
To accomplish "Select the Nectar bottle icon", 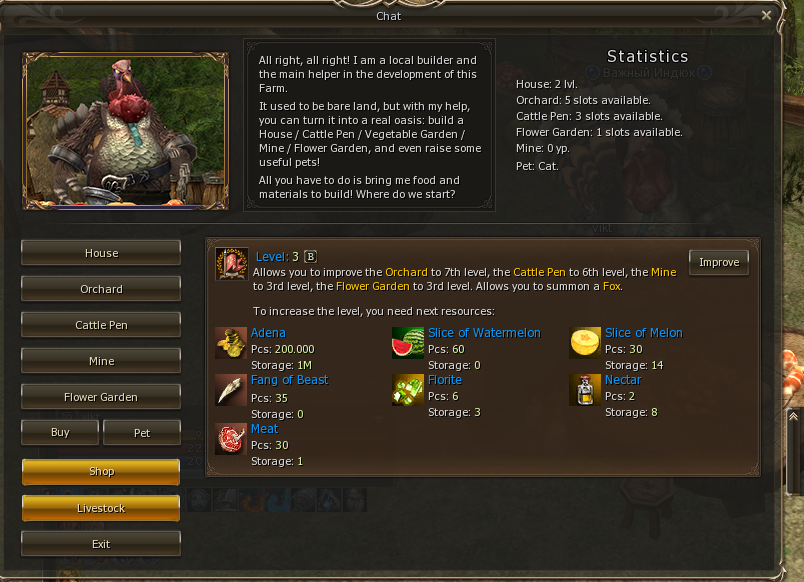I will [585, 389].
